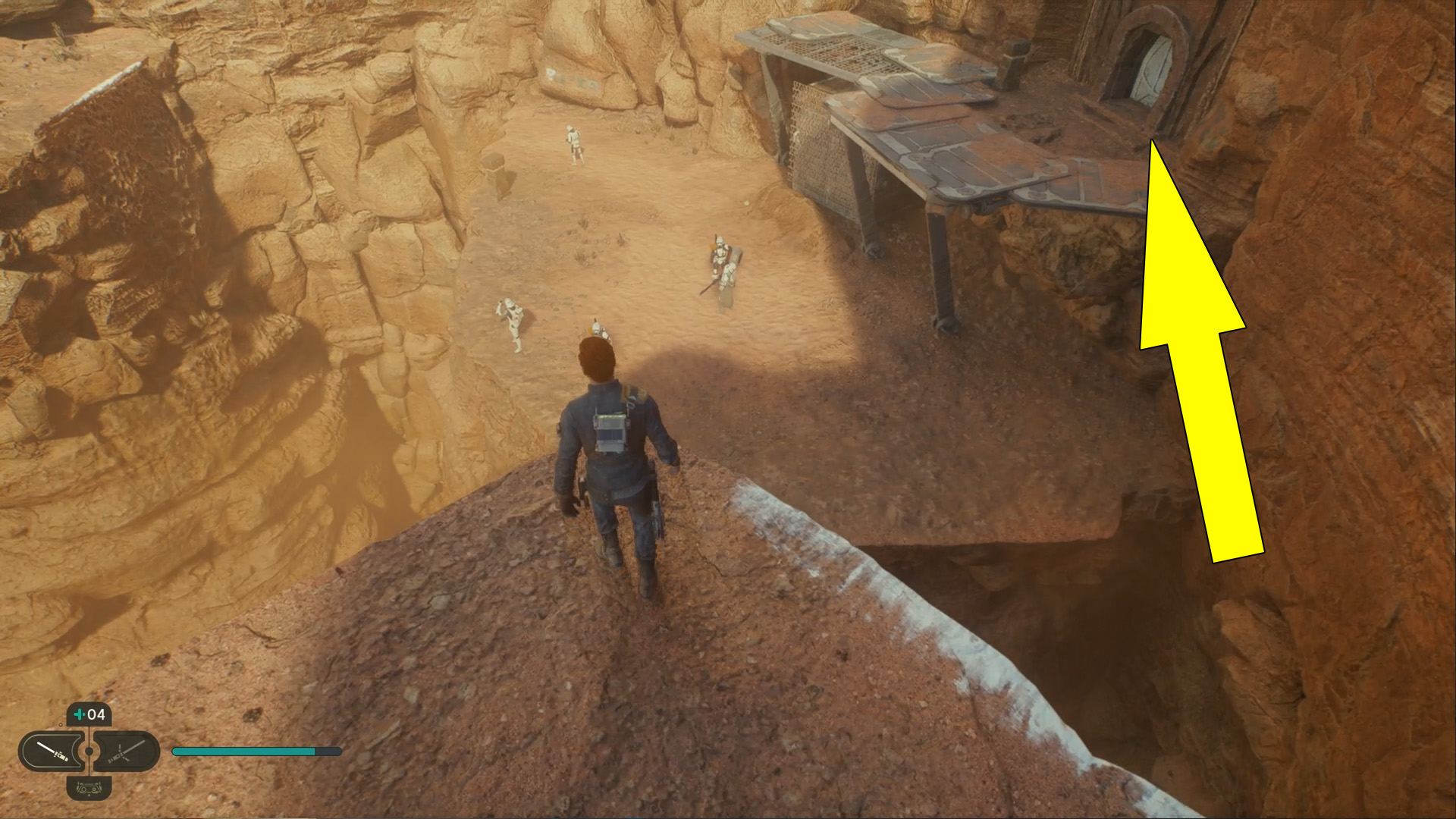This screenshot has width=1456, height=819.
Task: Click the "04" stim counter badge
Action: coord(96,715)
